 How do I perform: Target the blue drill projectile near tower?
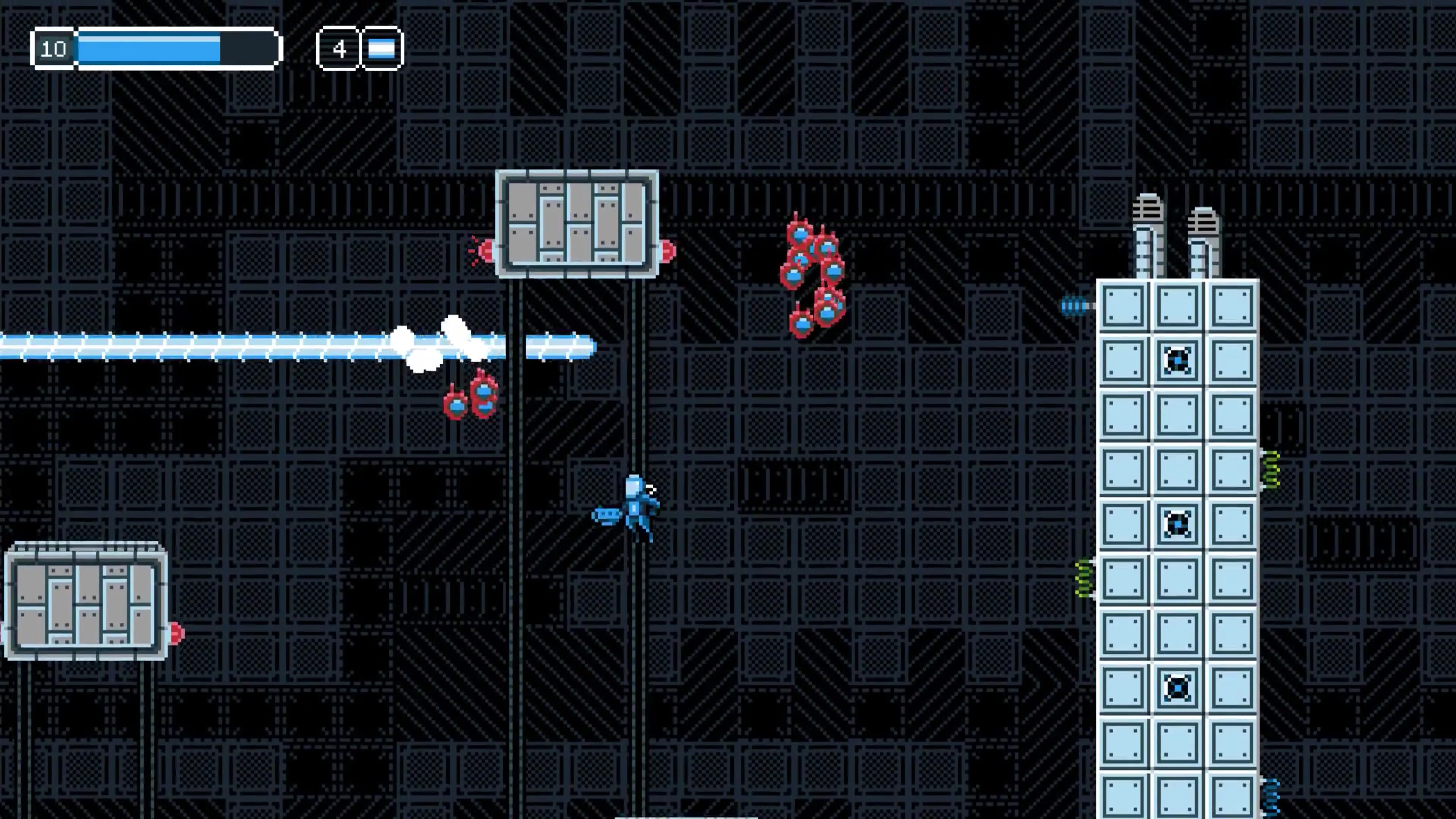(1074, 305)
